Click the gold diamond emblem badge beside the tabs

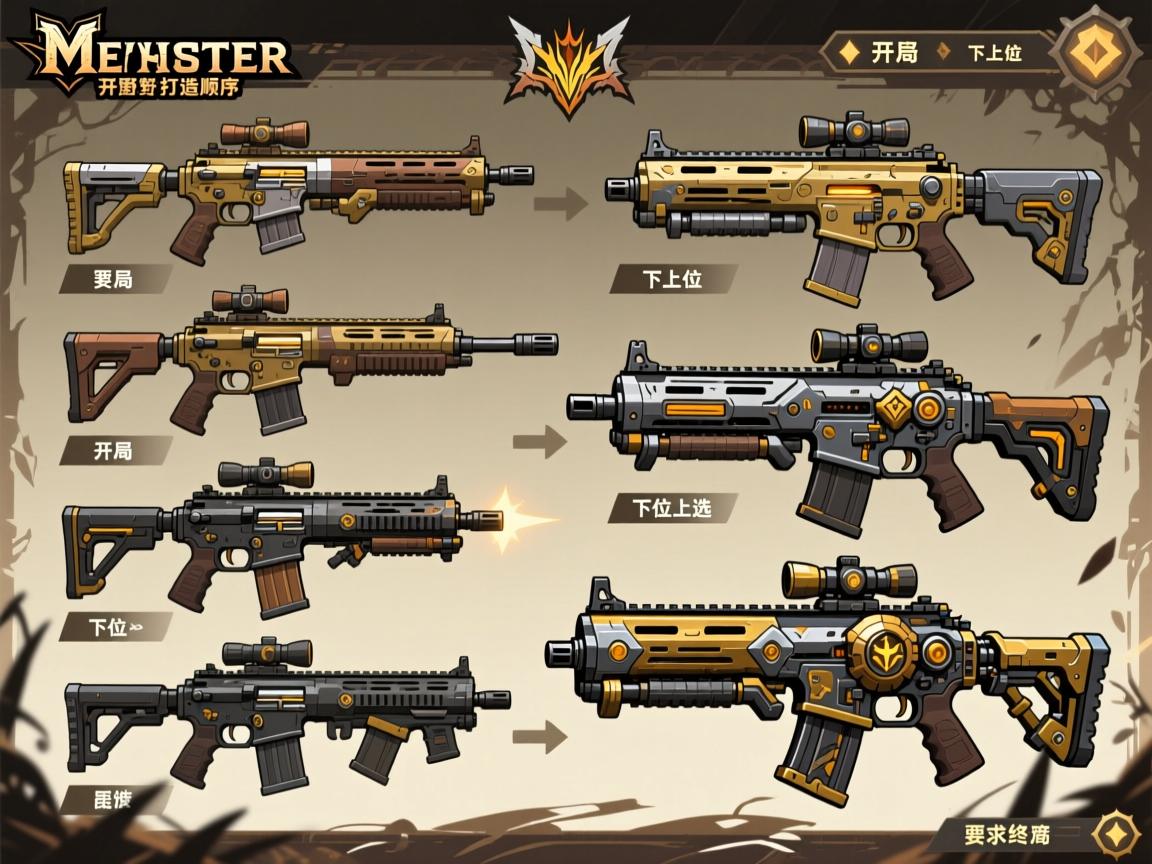point(1097,52)
